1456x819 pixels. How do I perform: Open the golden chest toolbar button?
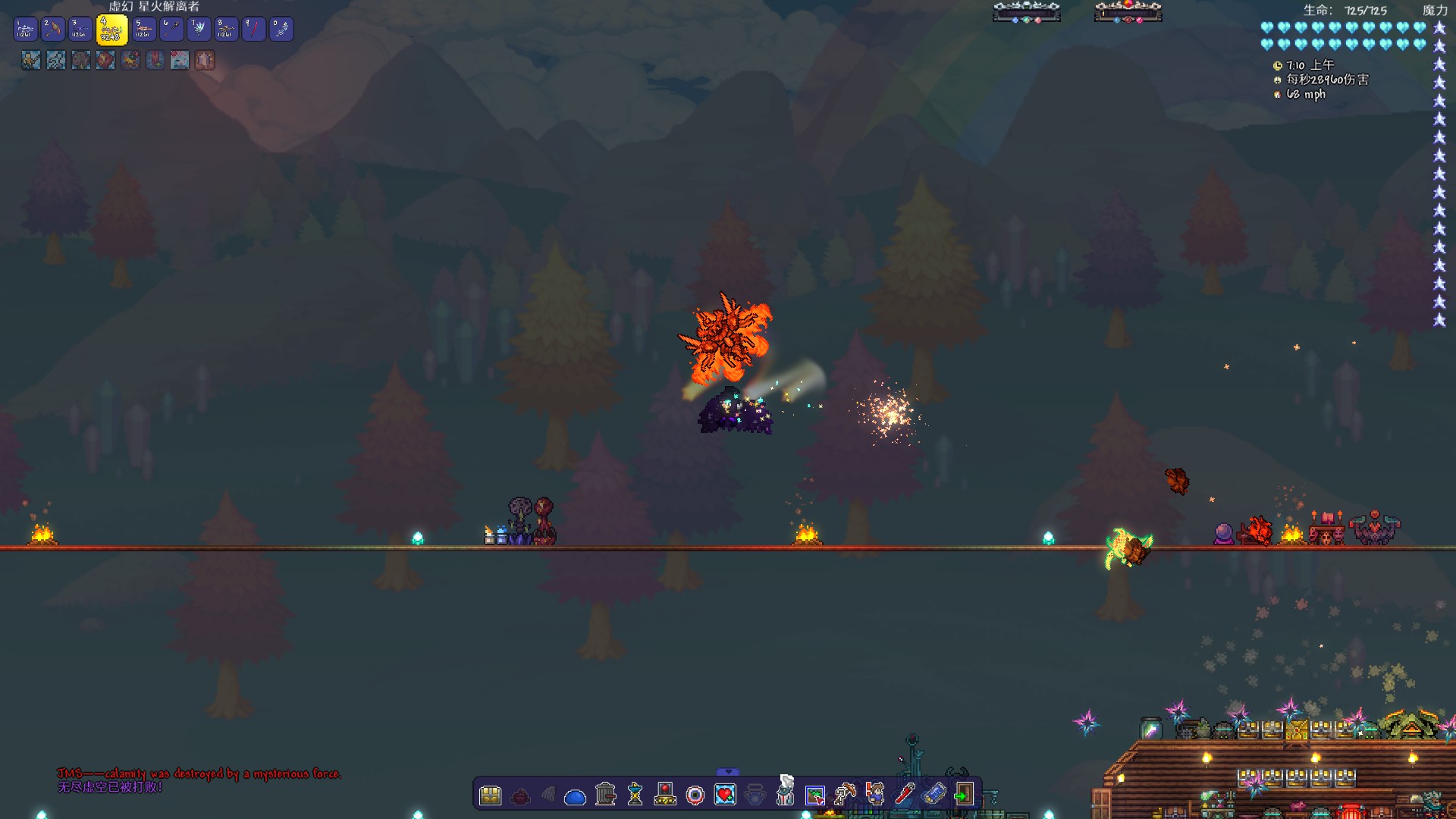click(491, 795)
